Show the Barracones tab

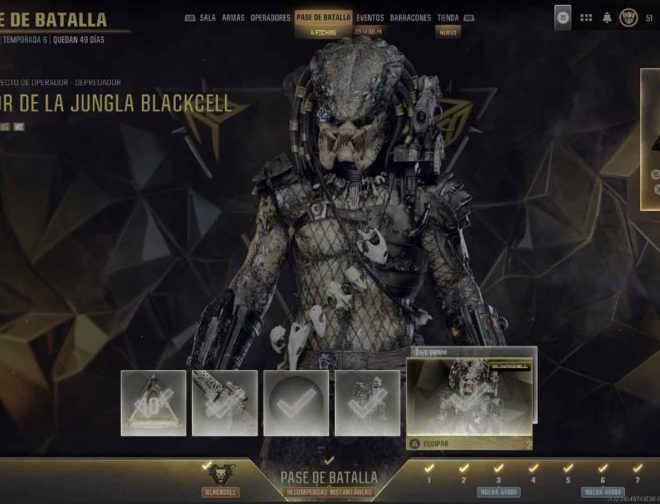pos(411,18)
